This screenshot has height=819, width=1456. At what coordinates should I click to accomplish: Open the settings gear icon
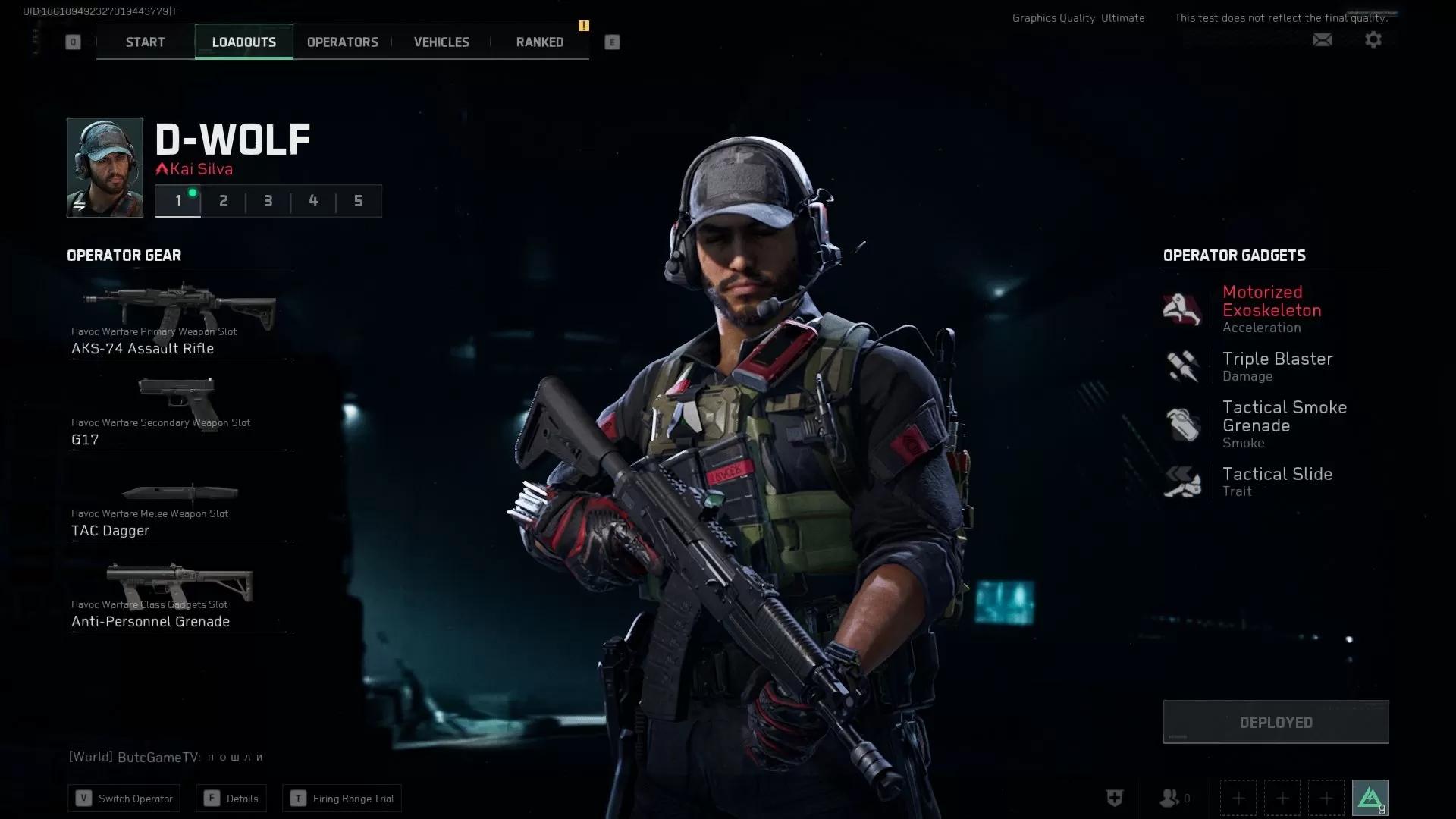(1373, 39)
